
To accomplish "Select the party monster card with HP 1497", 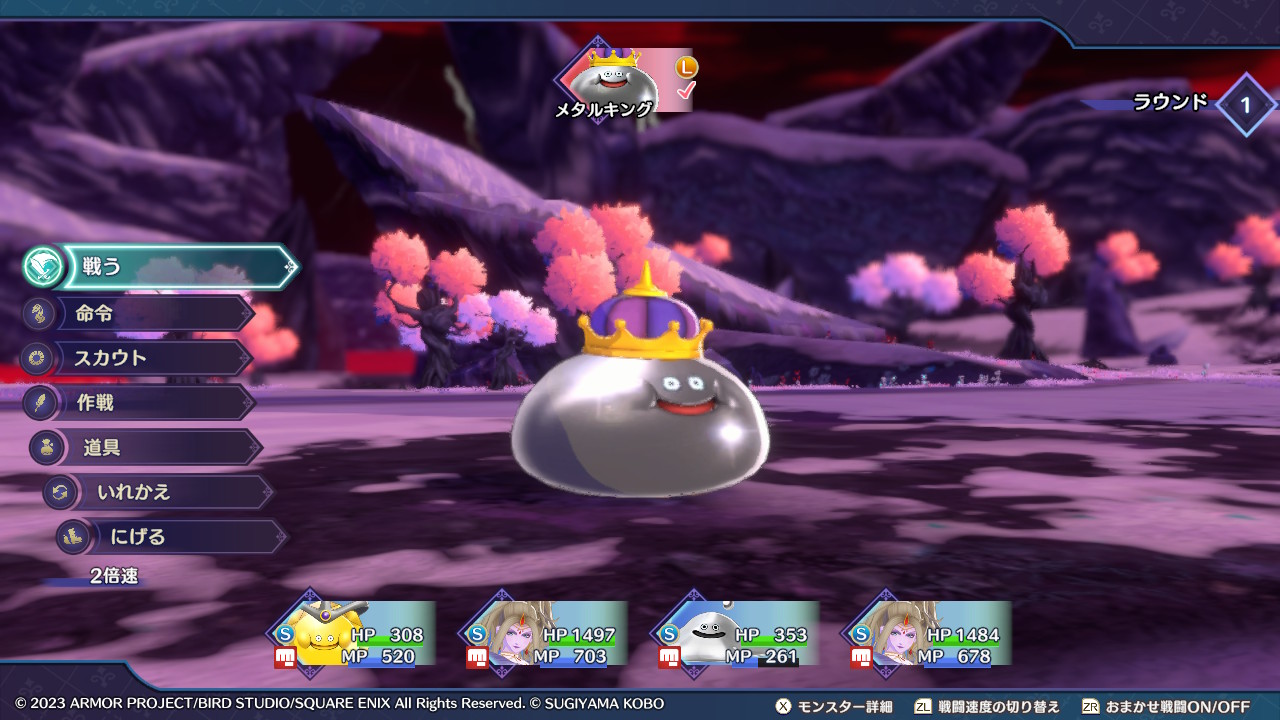I will tap(547, 634).
